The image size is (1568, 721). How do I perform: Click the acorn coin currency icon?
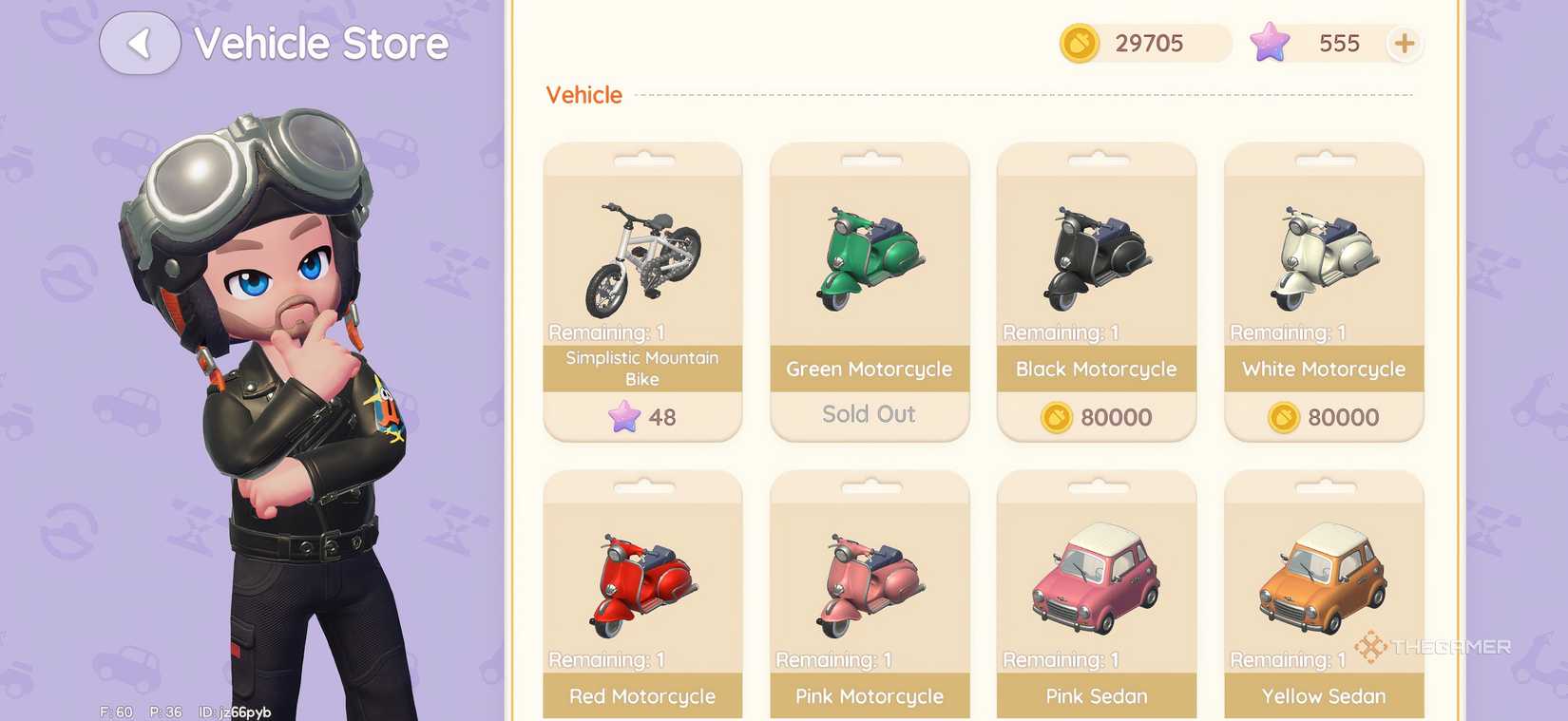tap(1079, 43)
